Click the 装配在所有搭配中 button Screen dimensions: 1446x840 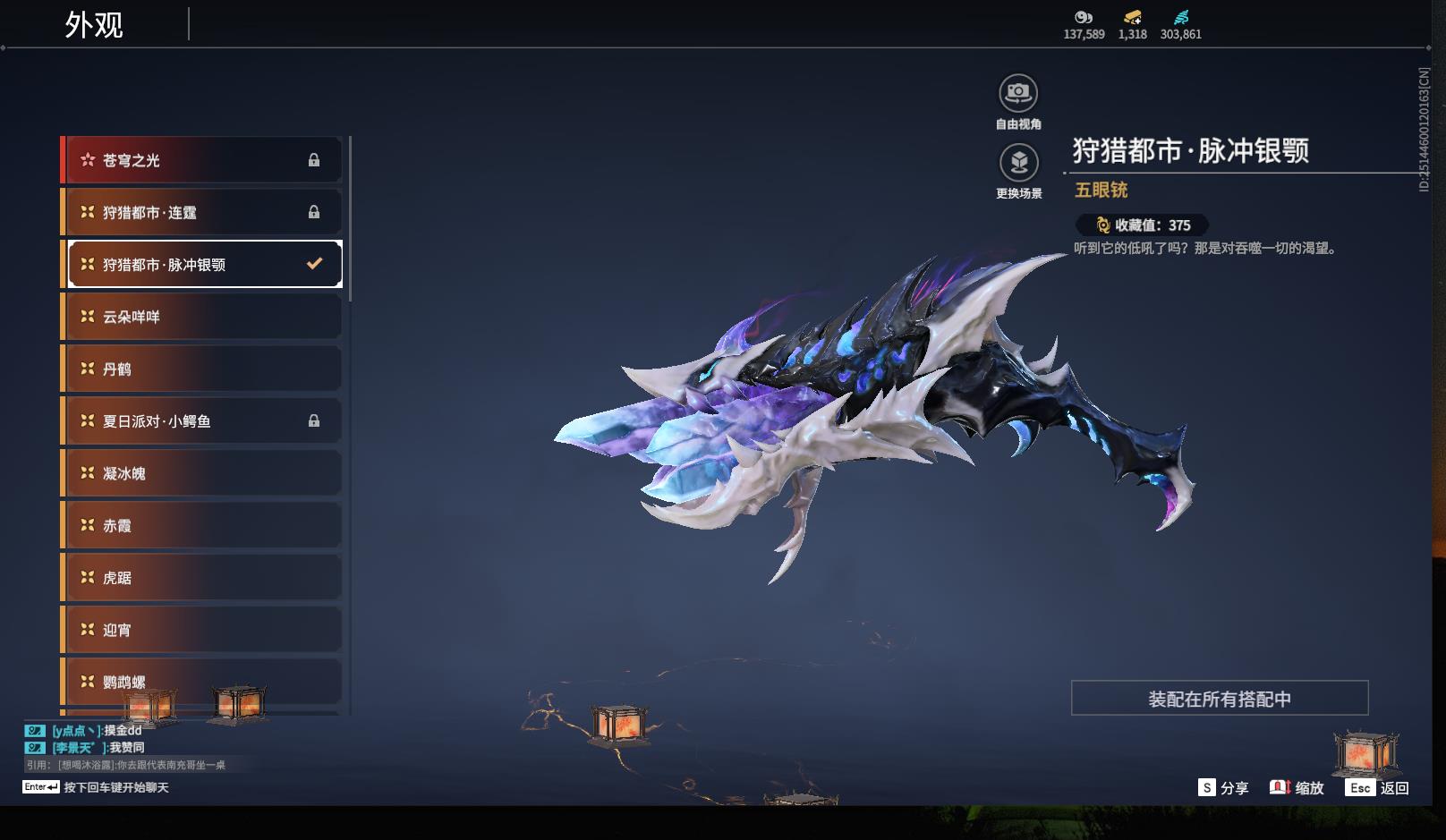coord(1219,699)
